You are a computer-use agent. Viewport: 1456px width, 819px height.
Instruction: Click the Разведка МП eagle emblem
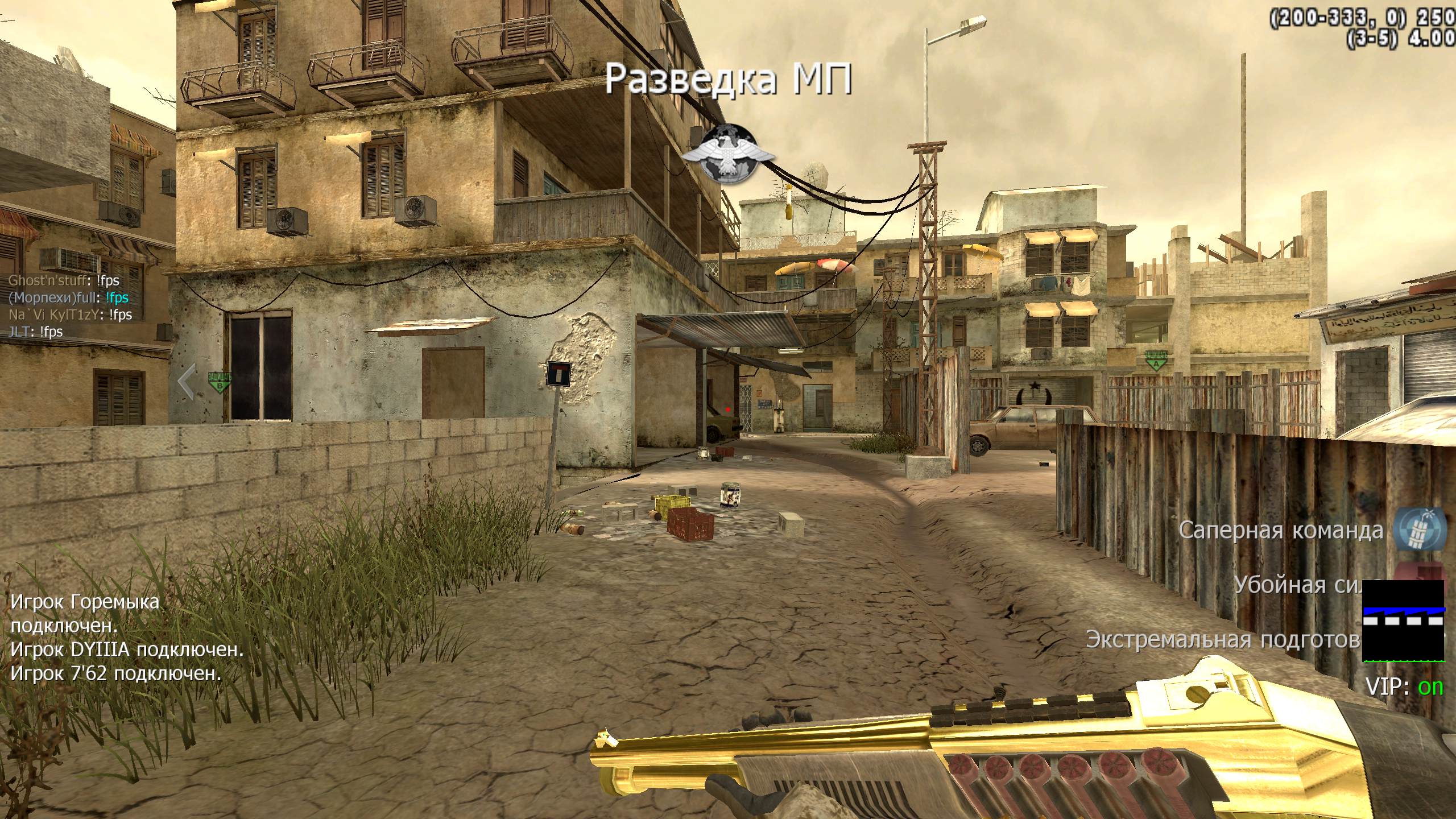coord(729,155)
